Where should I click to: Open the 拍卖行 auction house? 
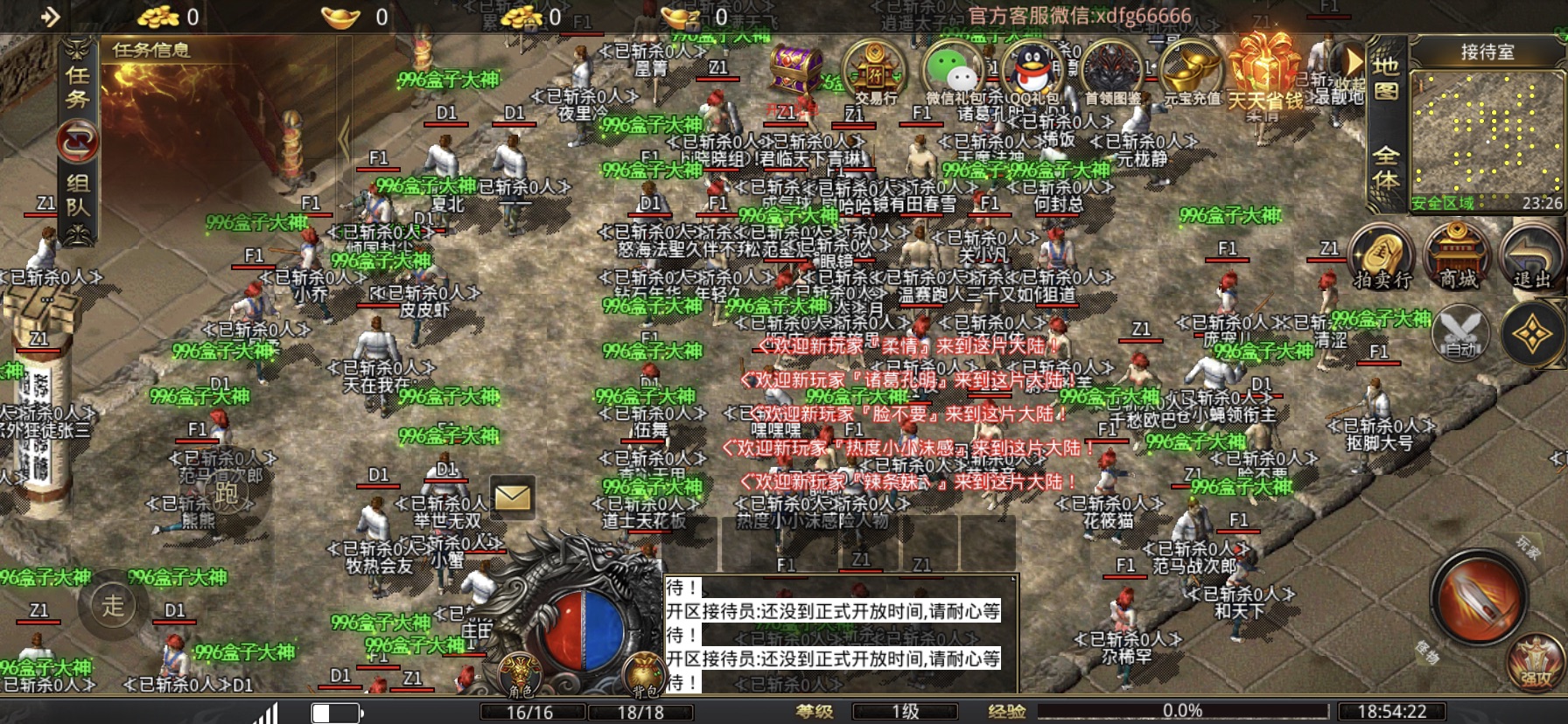(1382, 255)
